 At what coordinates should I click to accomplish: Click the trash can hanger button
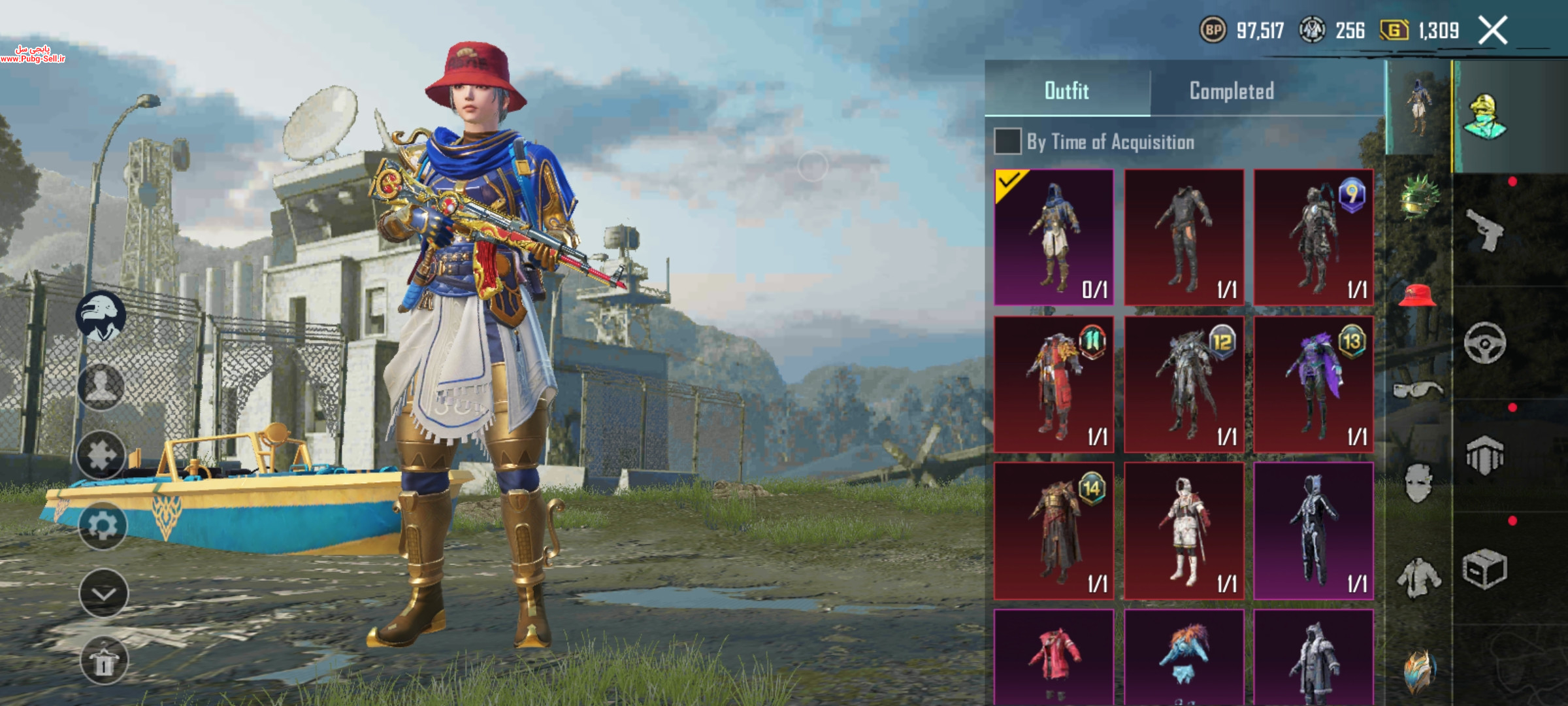tap(103, 661)
